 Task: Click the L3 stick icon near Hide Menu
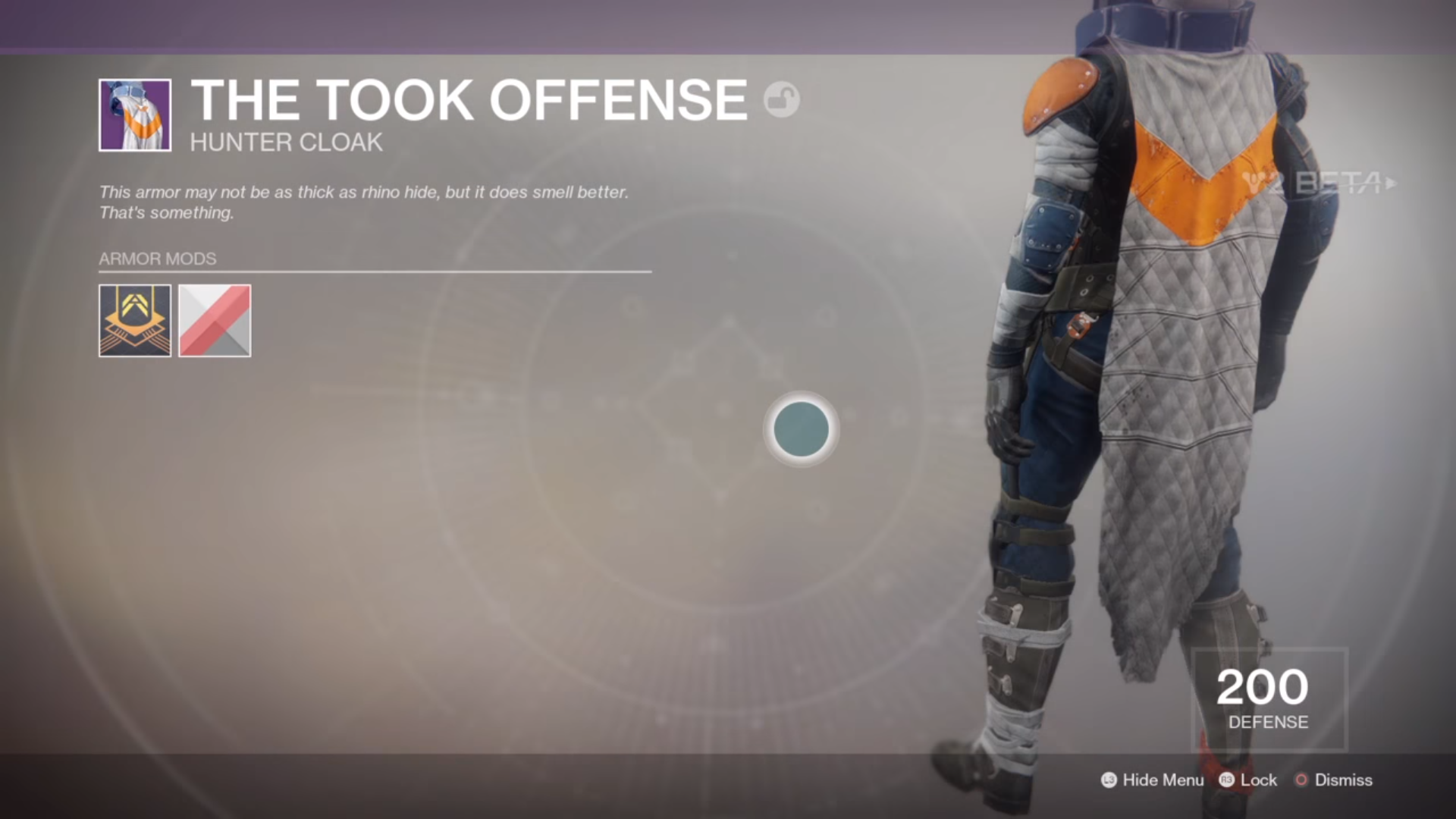[x=1109, y=780]
